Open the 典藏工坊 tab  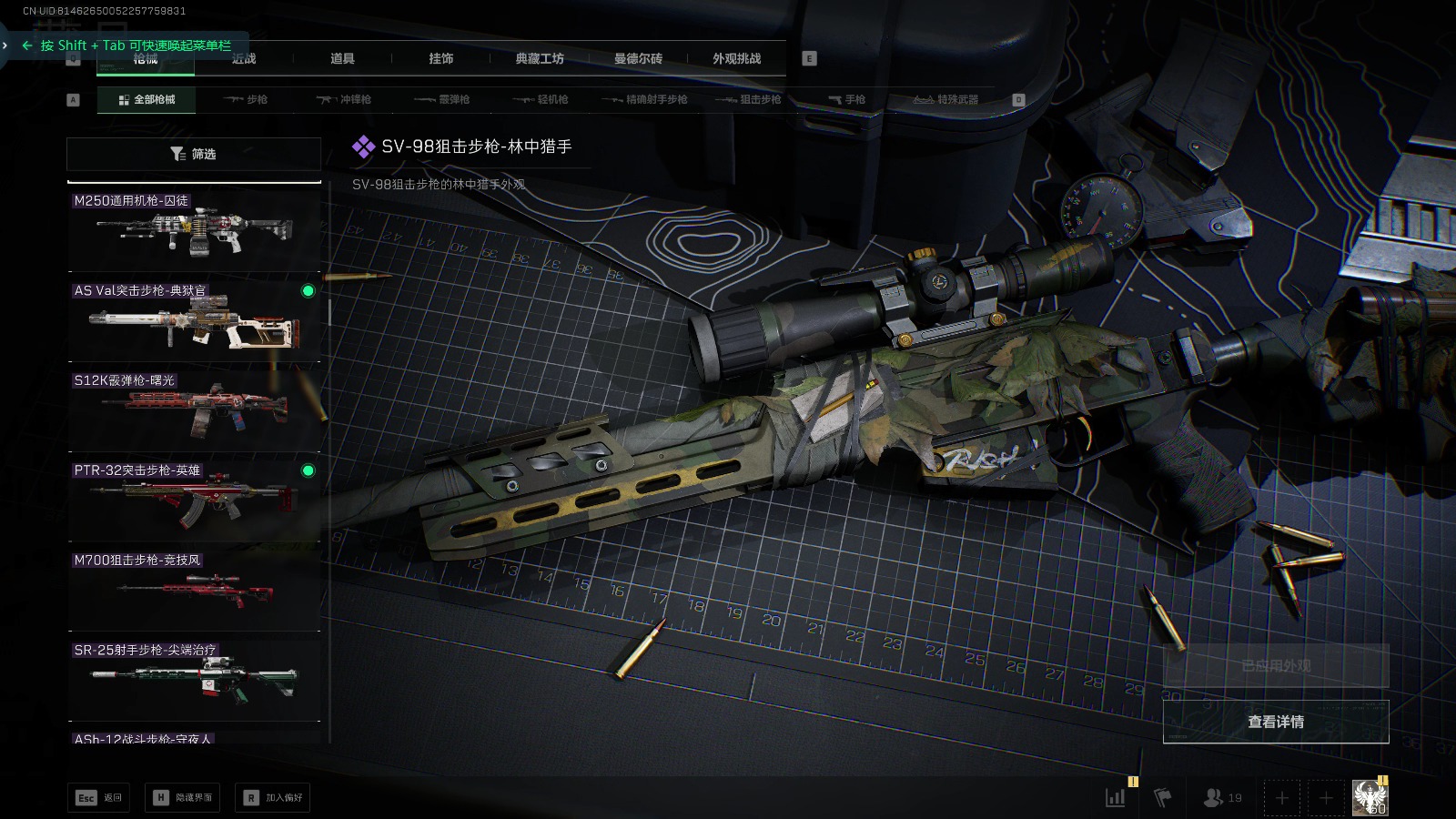click(540, 58)
